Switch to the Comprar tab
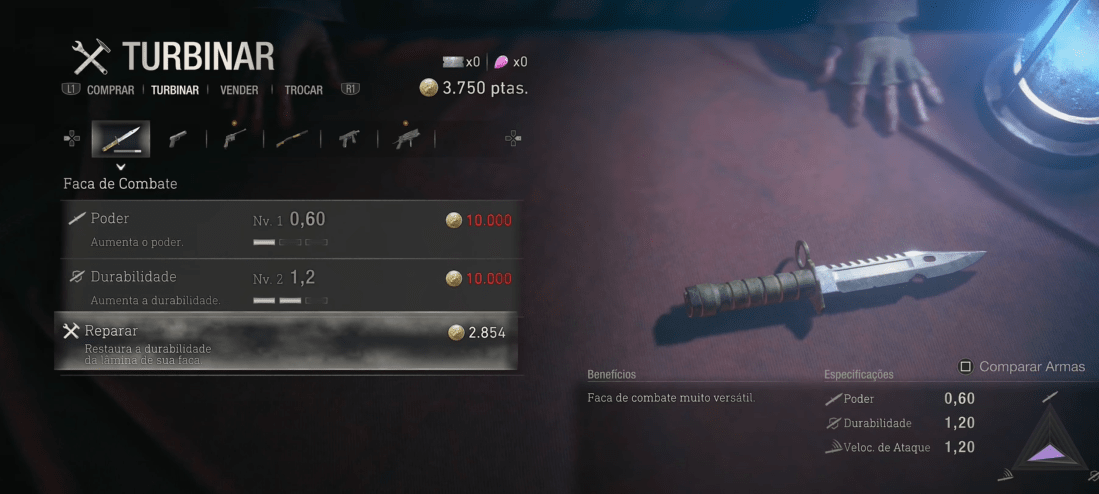1099x494 pixels. 110,90
